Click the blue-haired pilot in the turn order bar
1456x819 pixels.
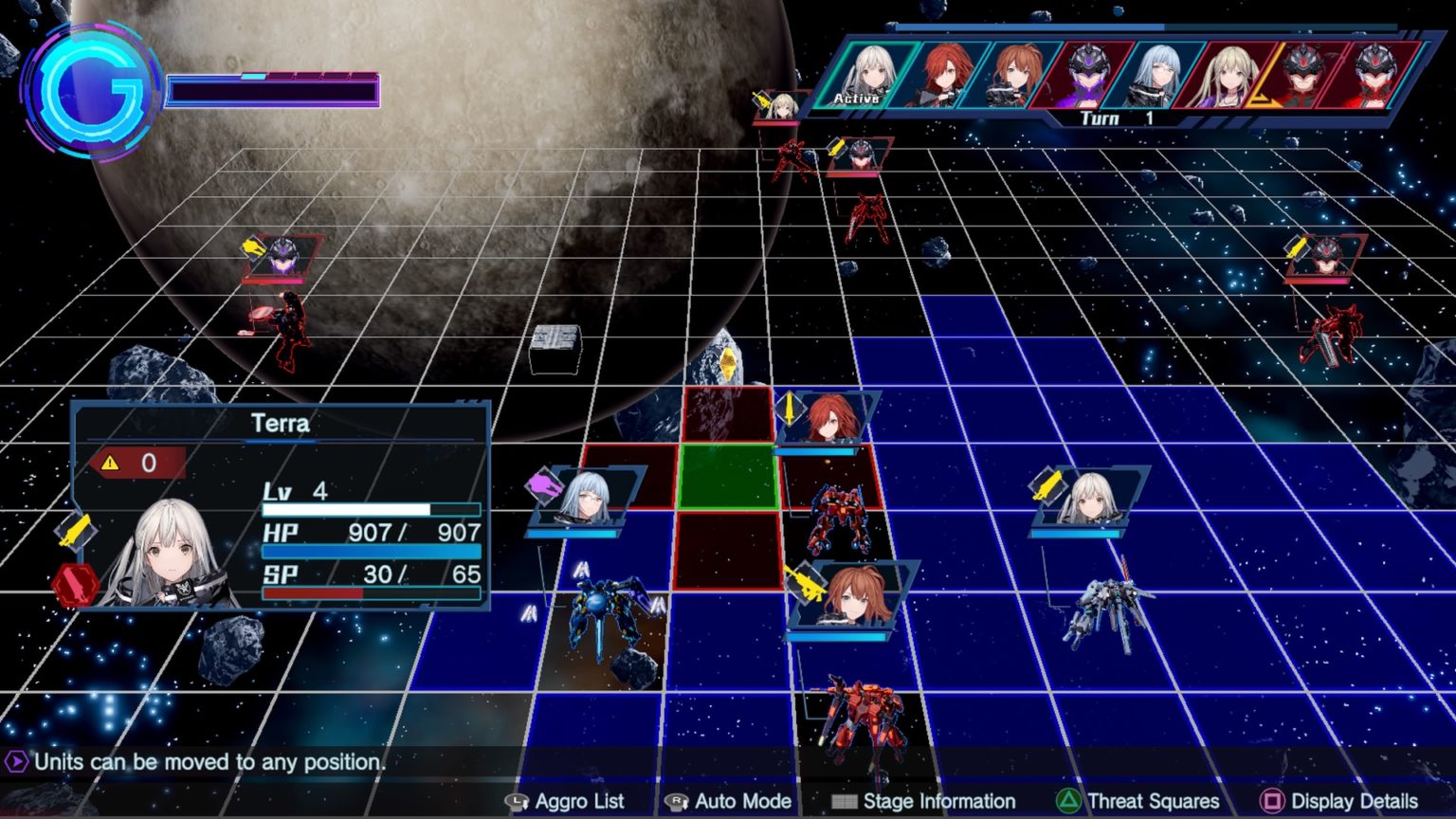pyautogui.click(x=1158, y=74)
